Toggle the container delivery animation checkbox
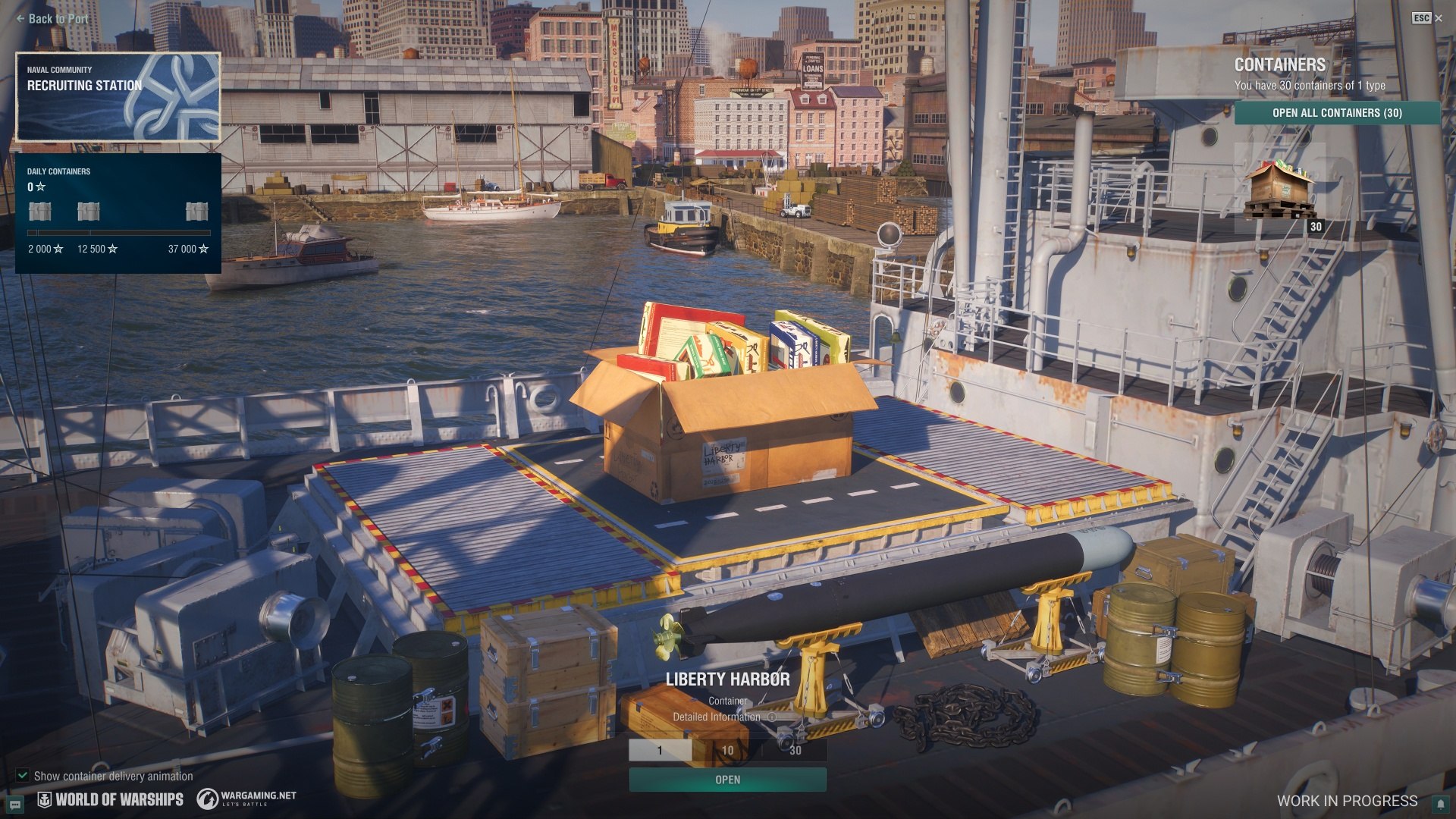 (x=23, y=776)
